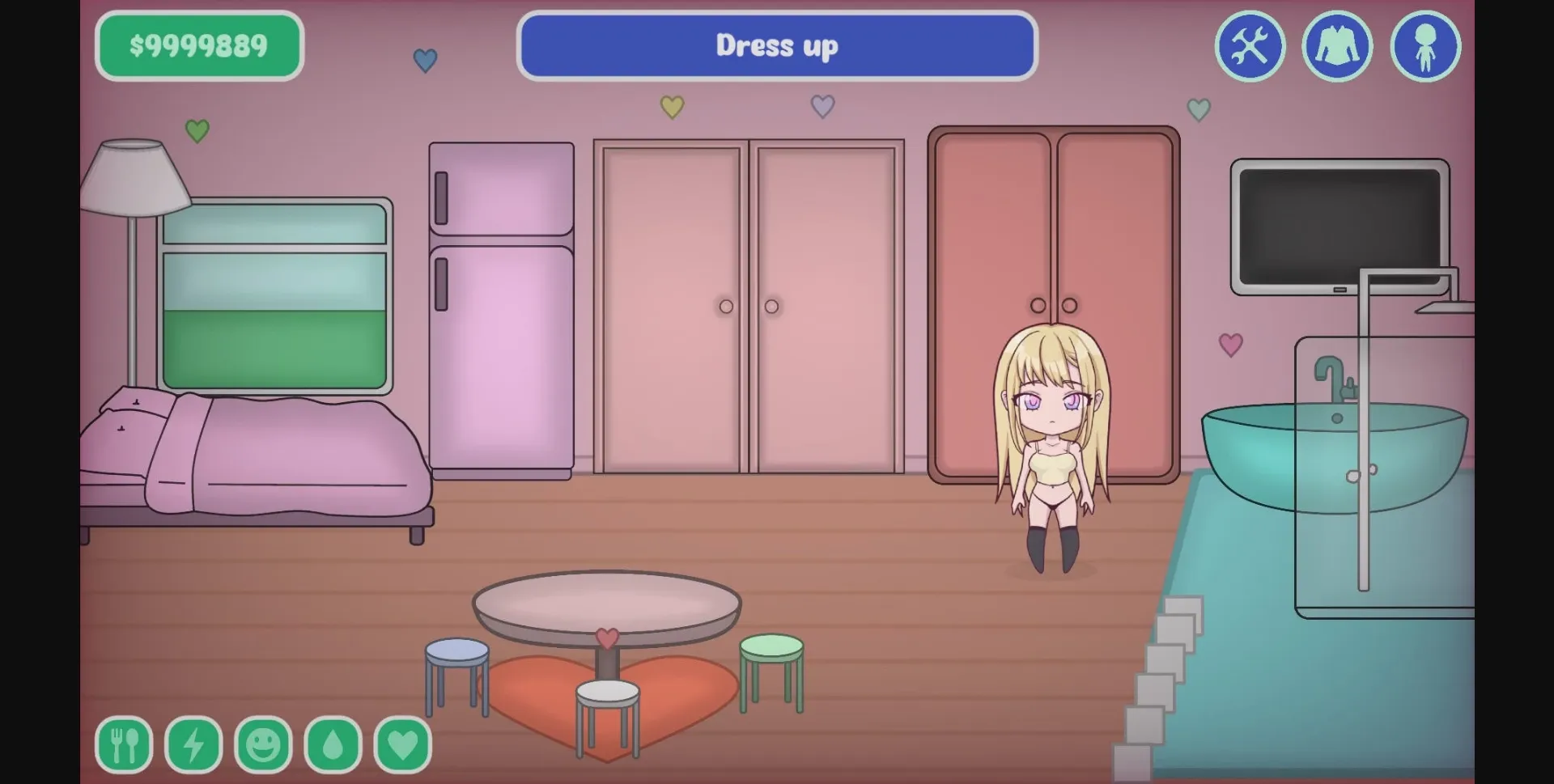Open mood status via the smiley face icon
The image size is (1554, 784).
tap(265, 744)
